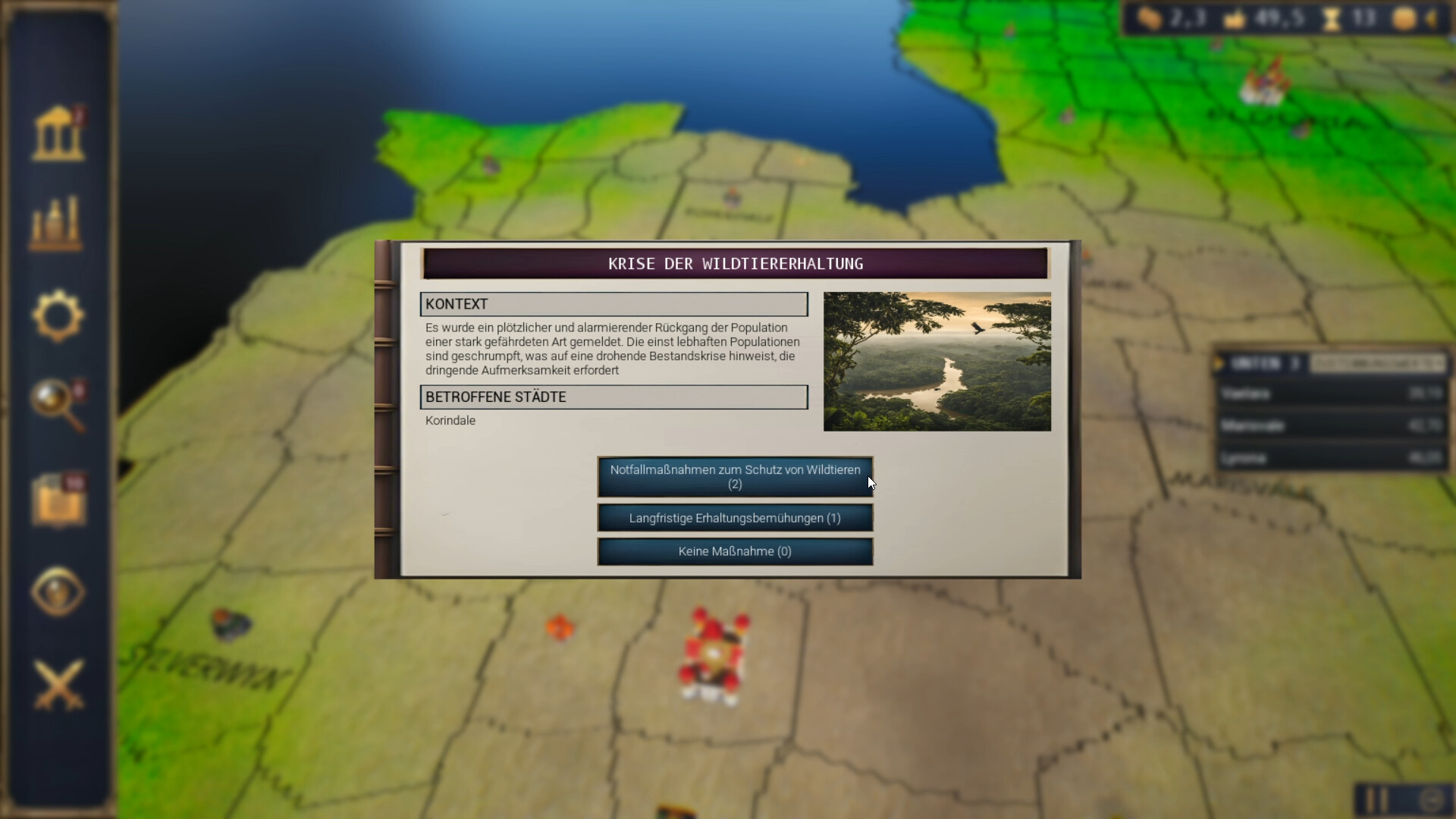Select Langfristige Erhaltungsbemühungen option

(734, 518)
